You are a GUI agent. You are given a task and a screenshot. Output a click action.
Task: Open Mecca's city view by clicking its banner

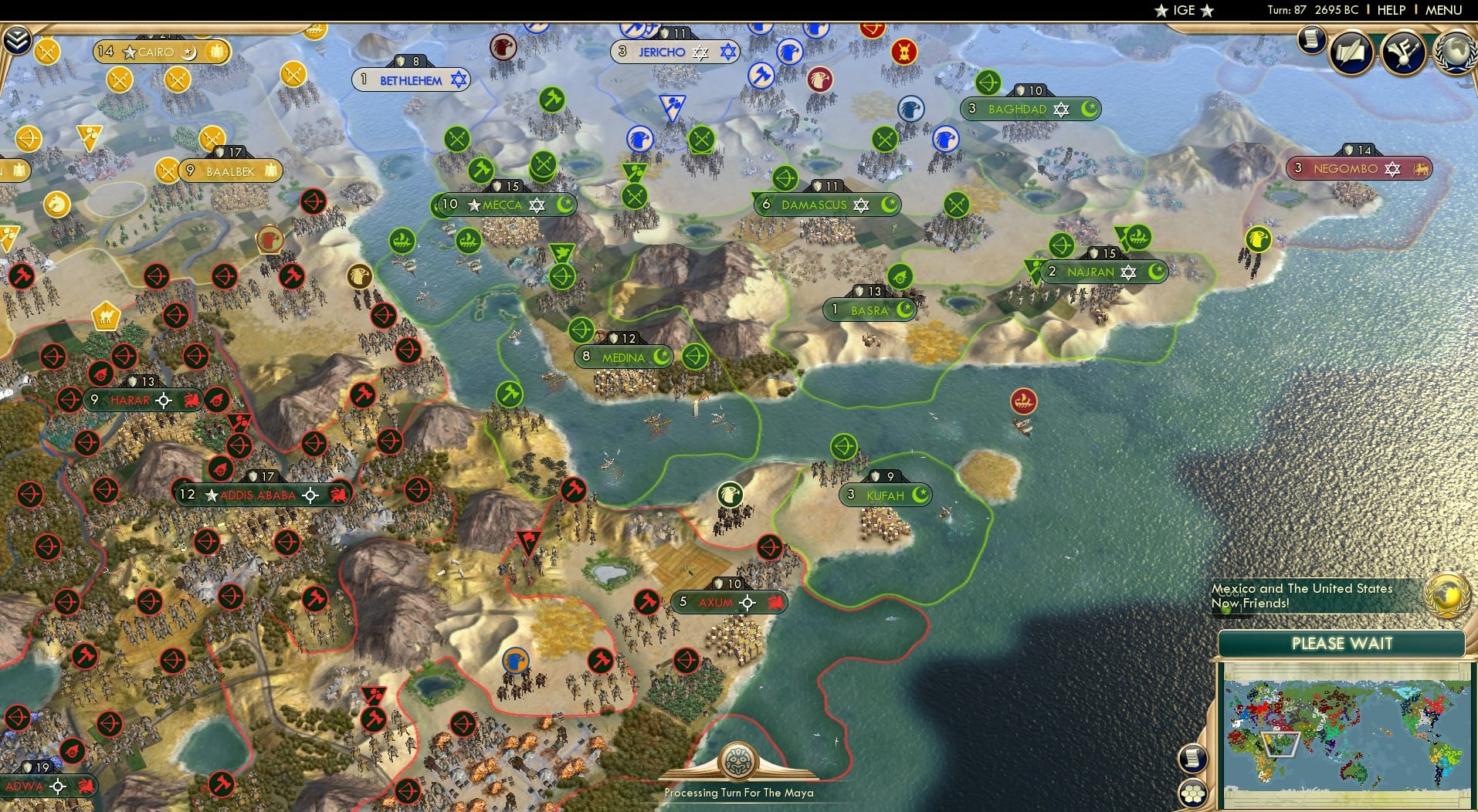tap(502, 205)
